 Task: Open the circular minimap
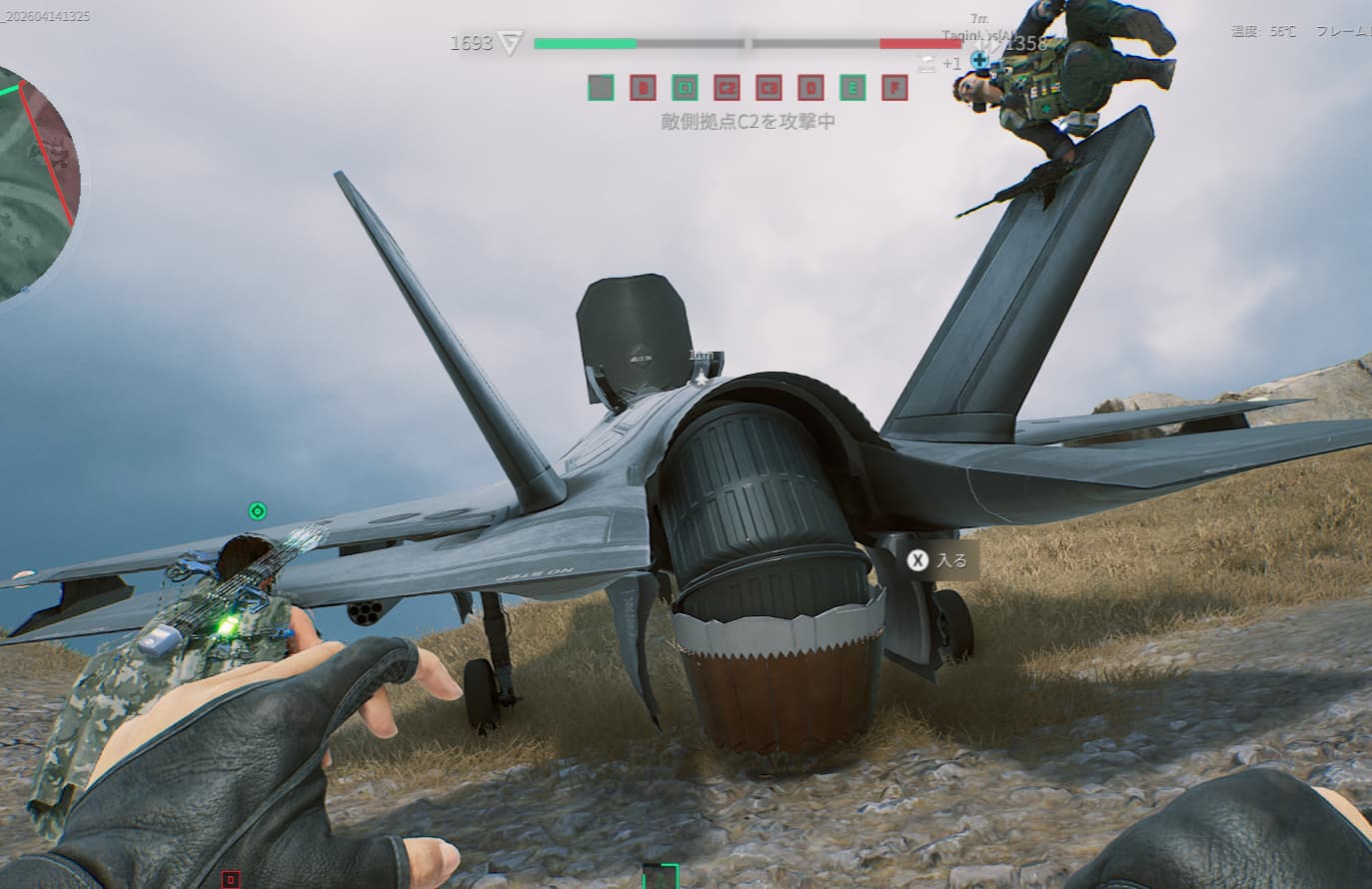30,185
